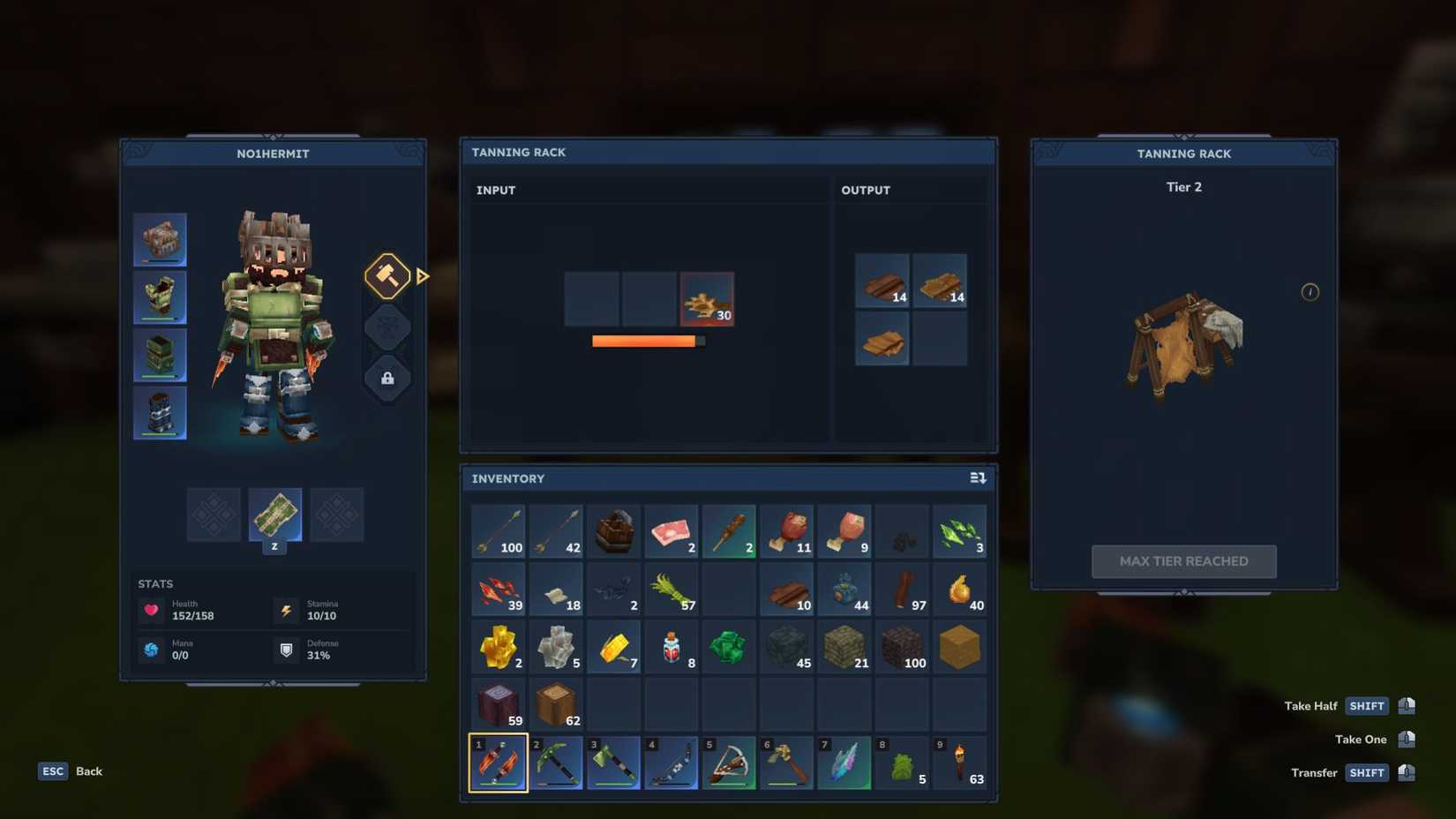Click the green map accessory slot marked Z
Screen dimensions: 1456x819
pos(274,516)
